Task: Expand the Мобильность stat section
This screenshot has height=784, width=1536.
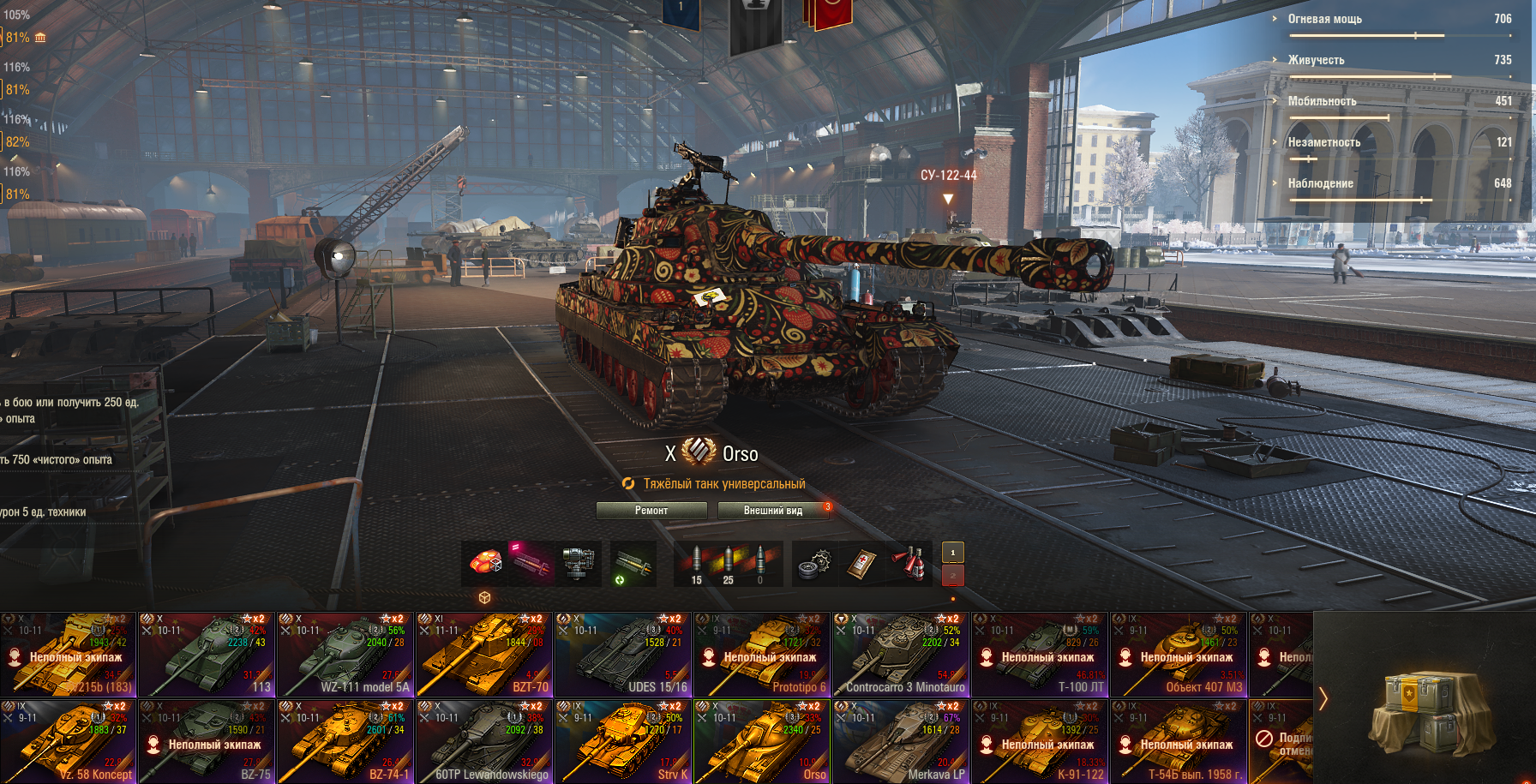Action: point(1322,101)
